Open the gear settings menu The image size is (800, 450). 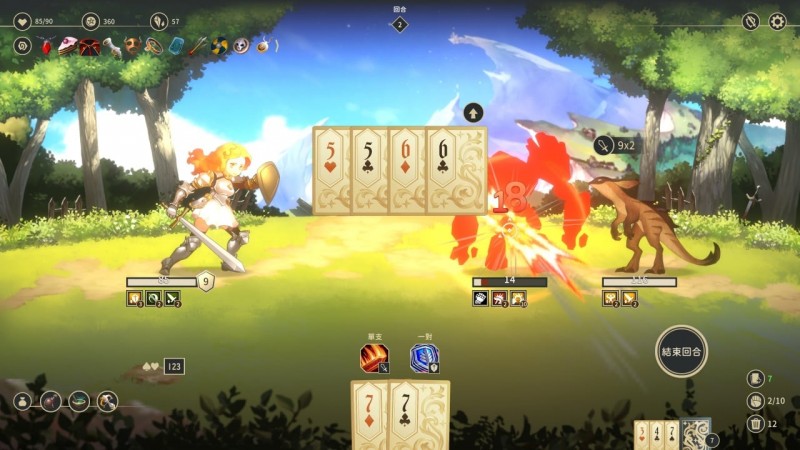click(x=777, y=21)
